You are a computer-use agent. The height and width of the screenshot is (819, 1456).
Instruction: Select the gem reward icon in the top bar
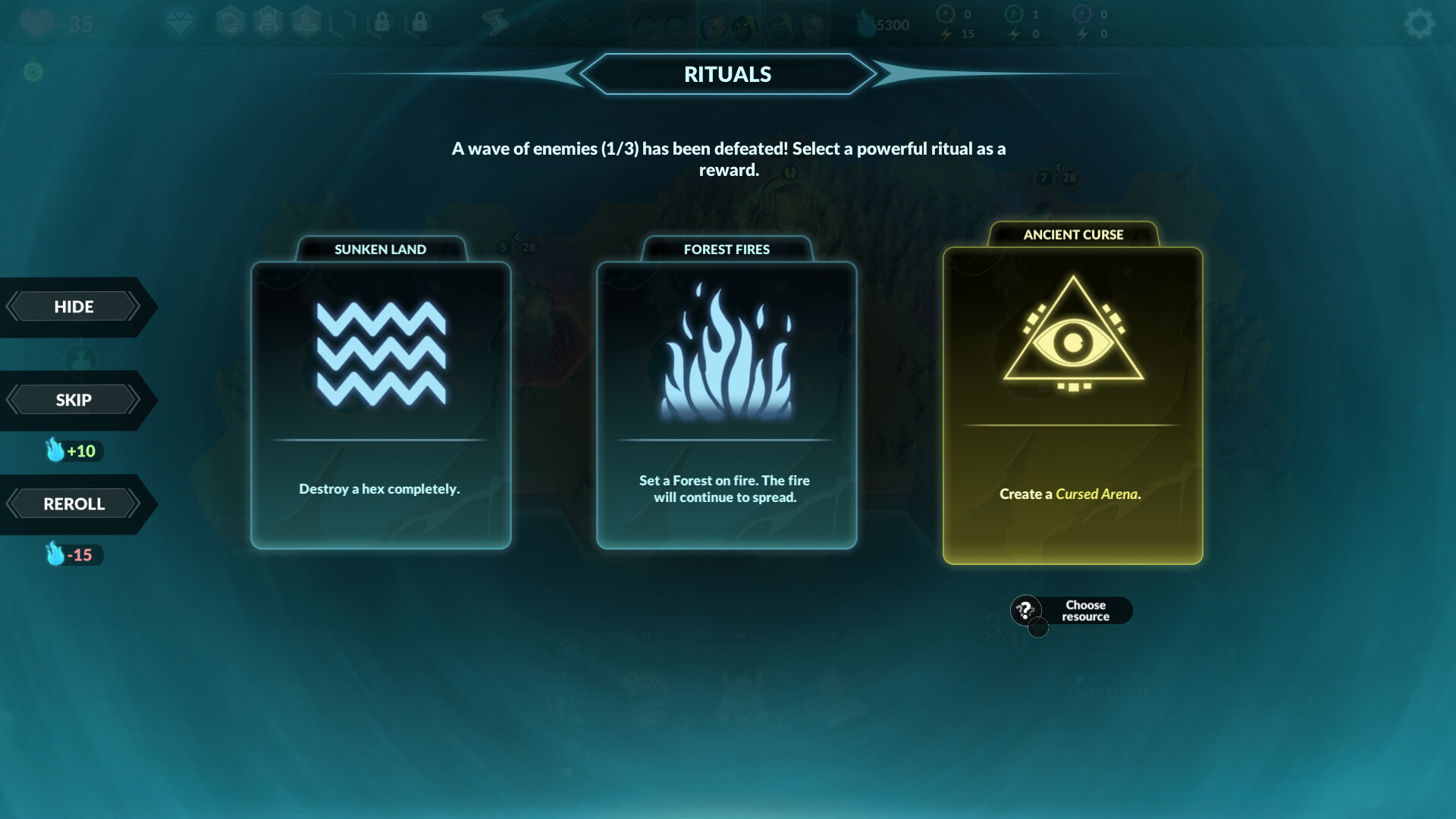point(180,23)
